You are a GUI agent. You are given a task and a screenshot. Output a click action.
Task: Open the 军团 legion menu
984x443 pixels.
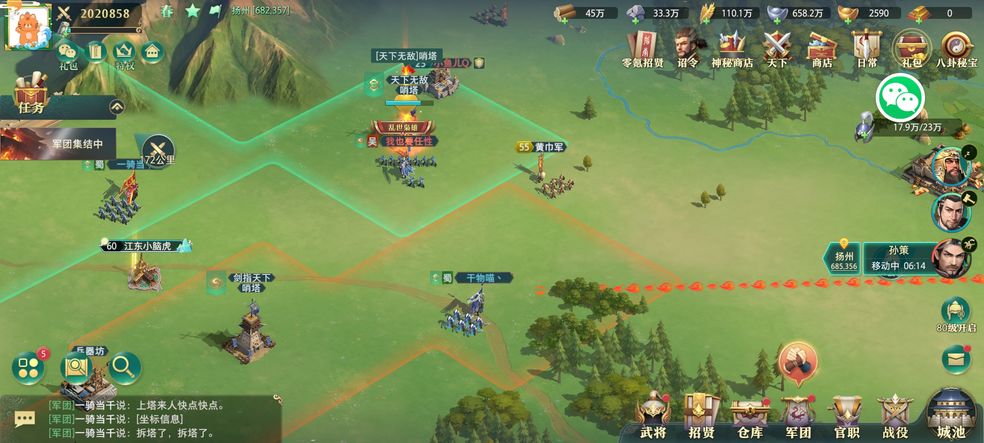(x=797, y=413)
